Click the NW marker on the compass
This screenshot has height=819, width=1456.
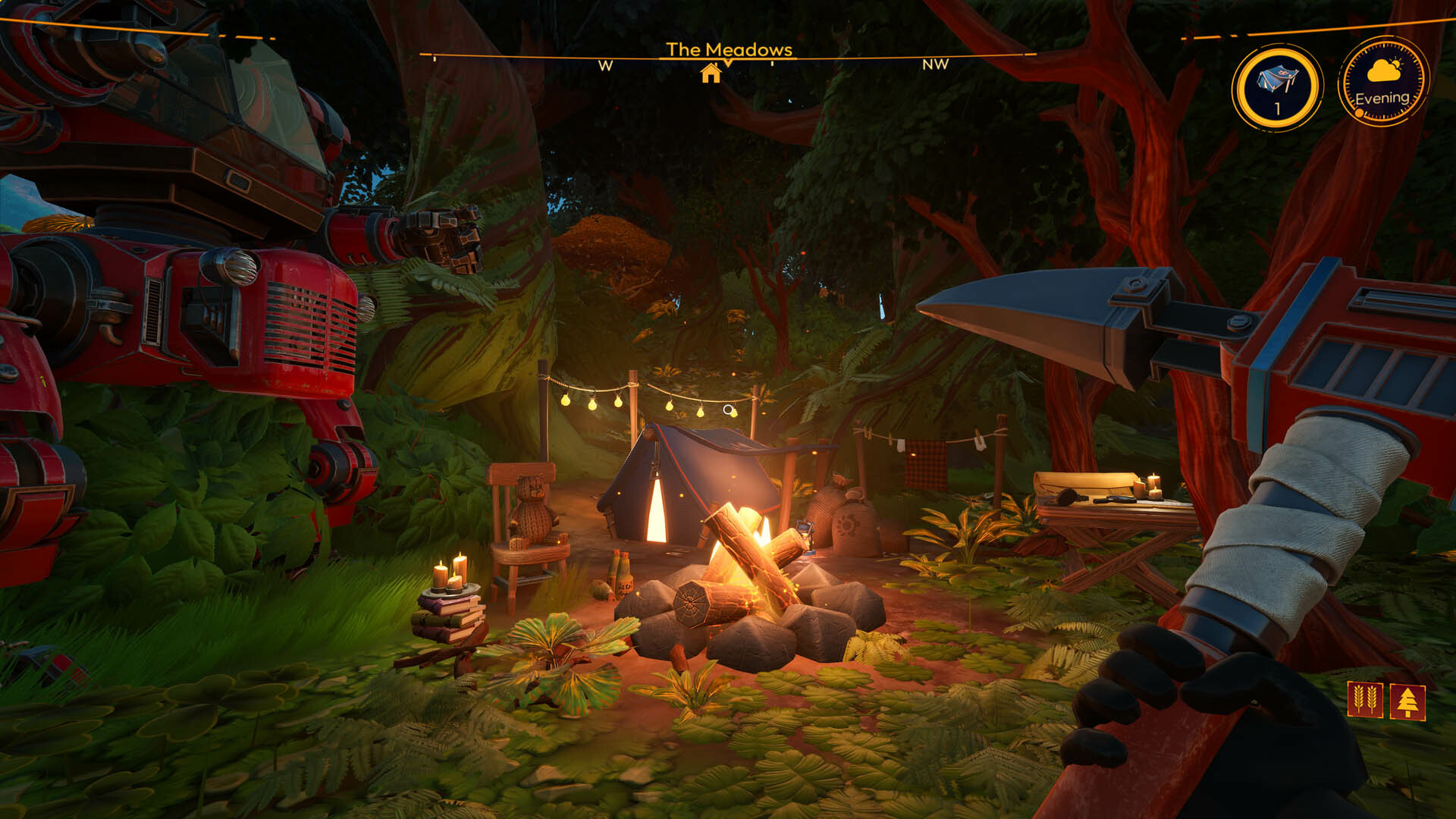click(937, 67)
